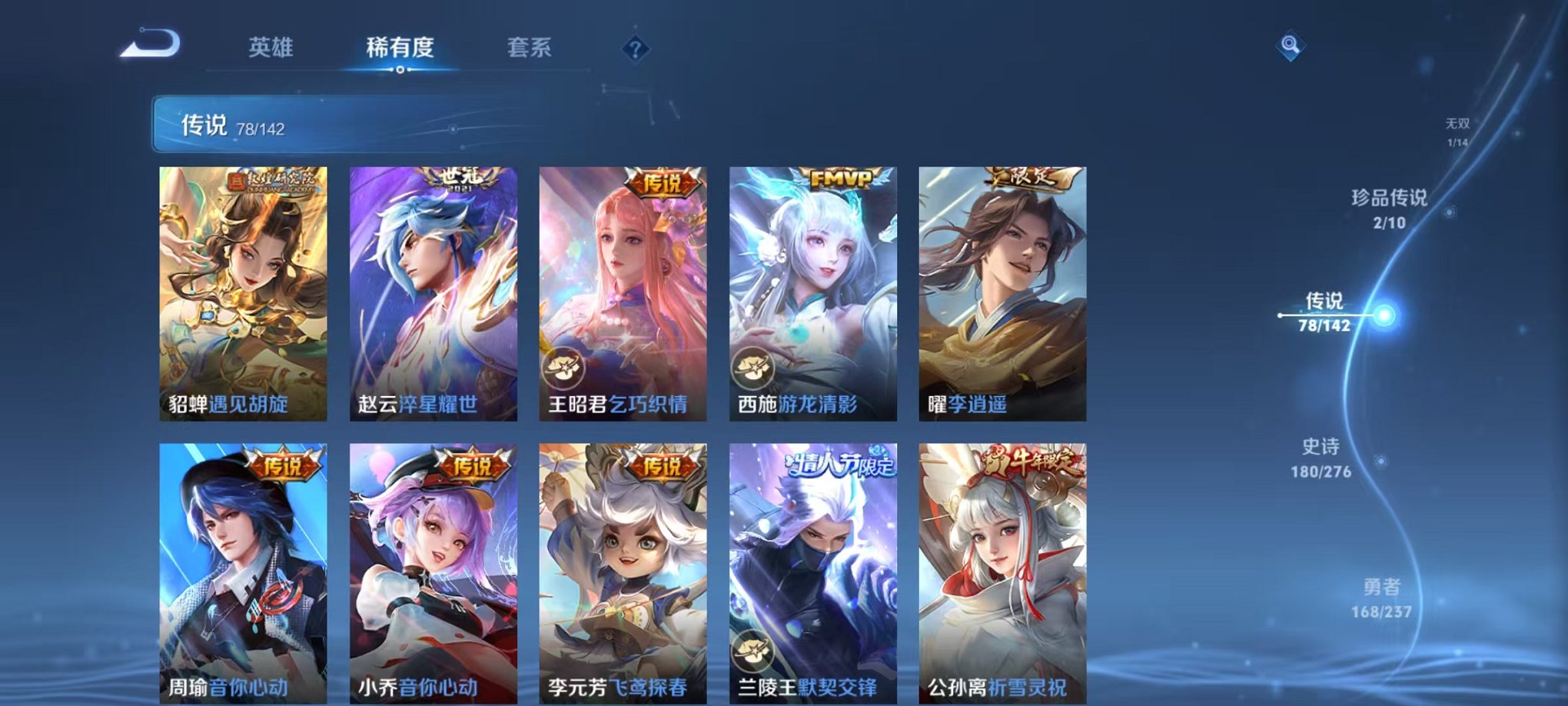The width and height of the screenshot is (1568, 706).
Task: Jump to the 无双 rarity category
Action: [1457, 131]
